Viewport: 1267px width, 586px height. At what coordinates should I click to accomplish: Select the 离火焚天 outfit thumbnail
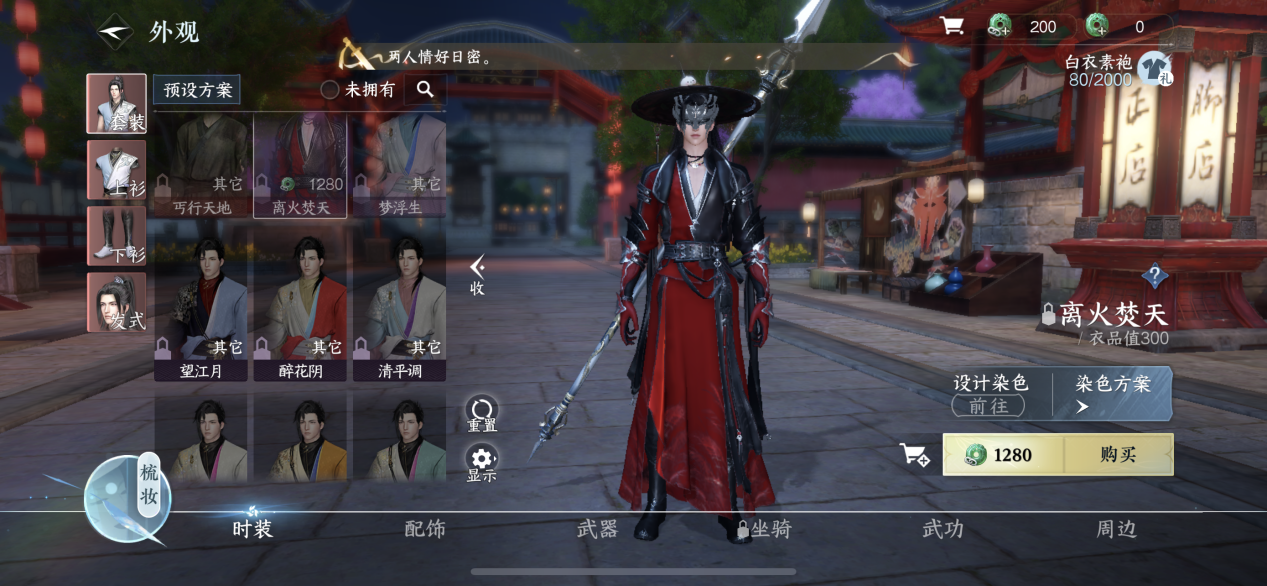point(300,165)
